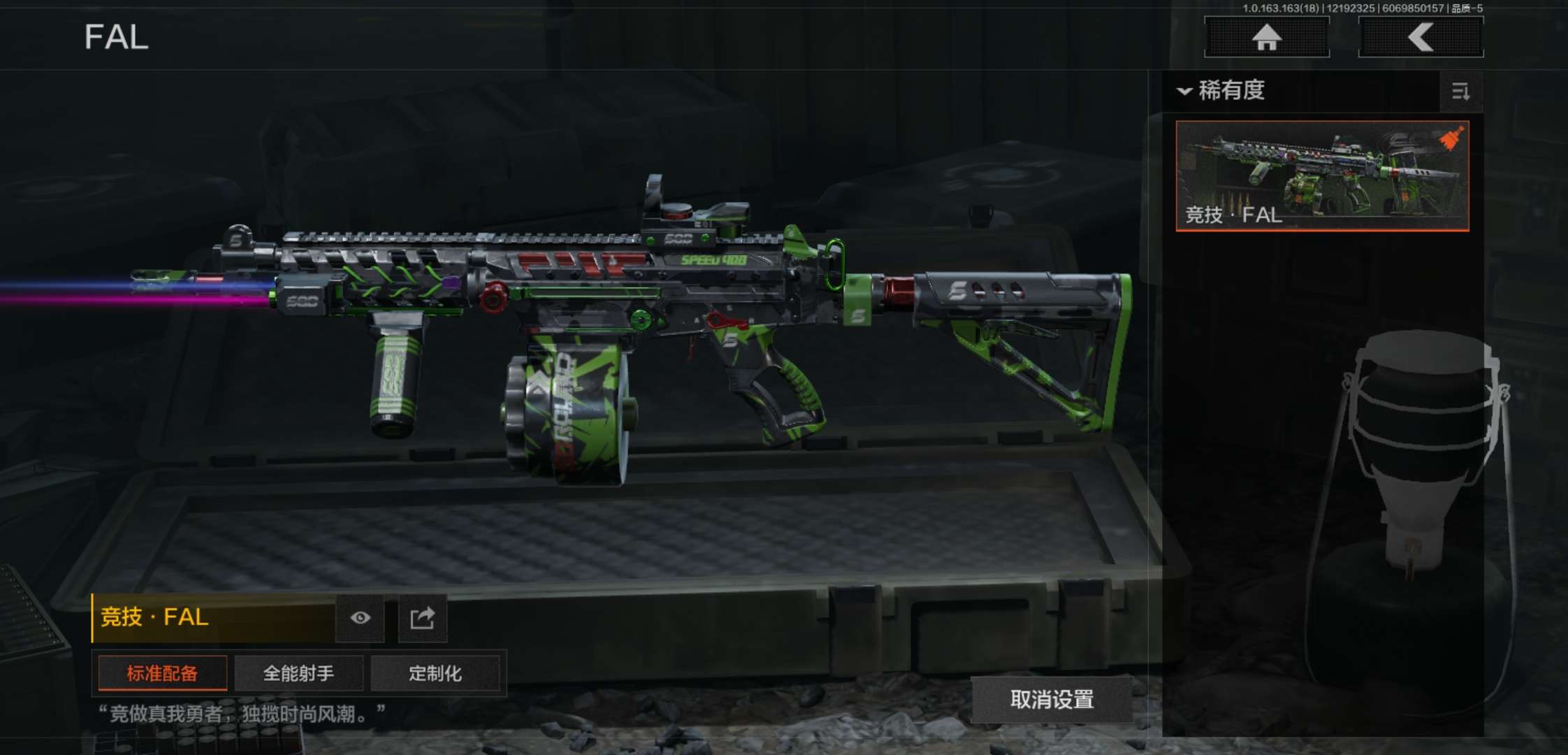Select the 竞技·FAL skin thumbnail
Image resolution: width=1568 pixels, height=755 pixels.
(x=1322, y=175)
